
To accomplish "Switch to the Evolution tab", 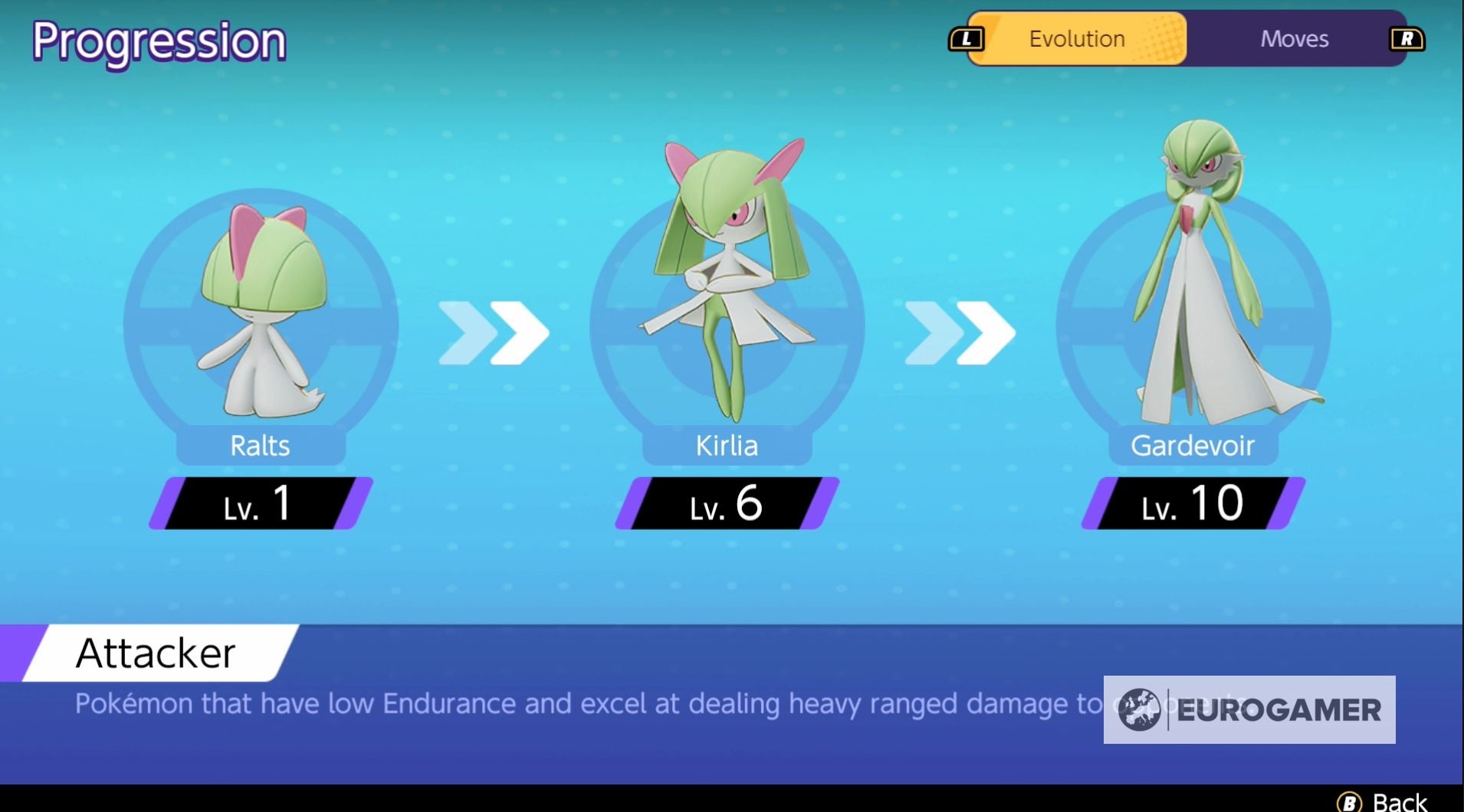I will (1075, 38).
